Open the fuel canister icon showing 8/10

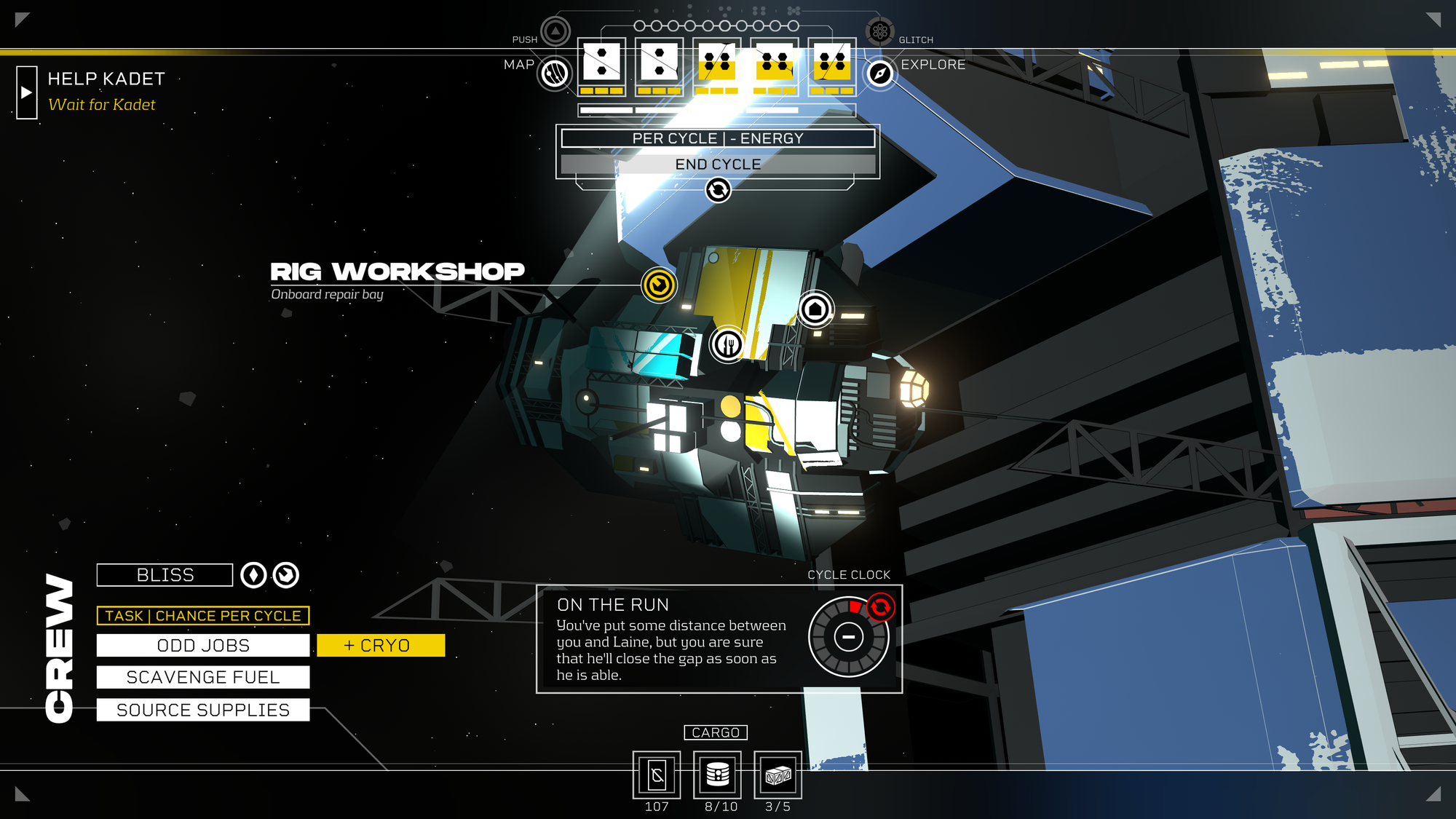point(719,775)
